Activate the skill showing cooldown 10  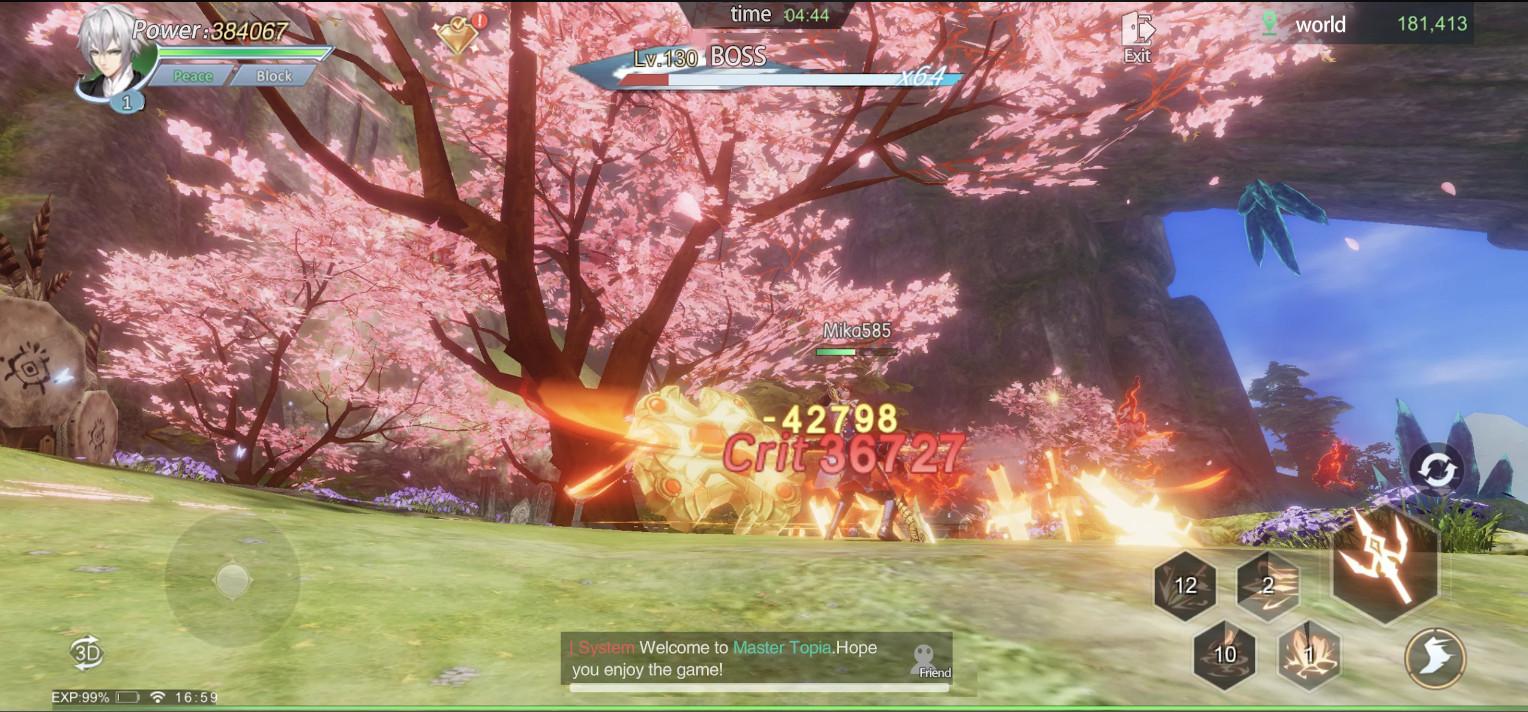coord(1225,655)
